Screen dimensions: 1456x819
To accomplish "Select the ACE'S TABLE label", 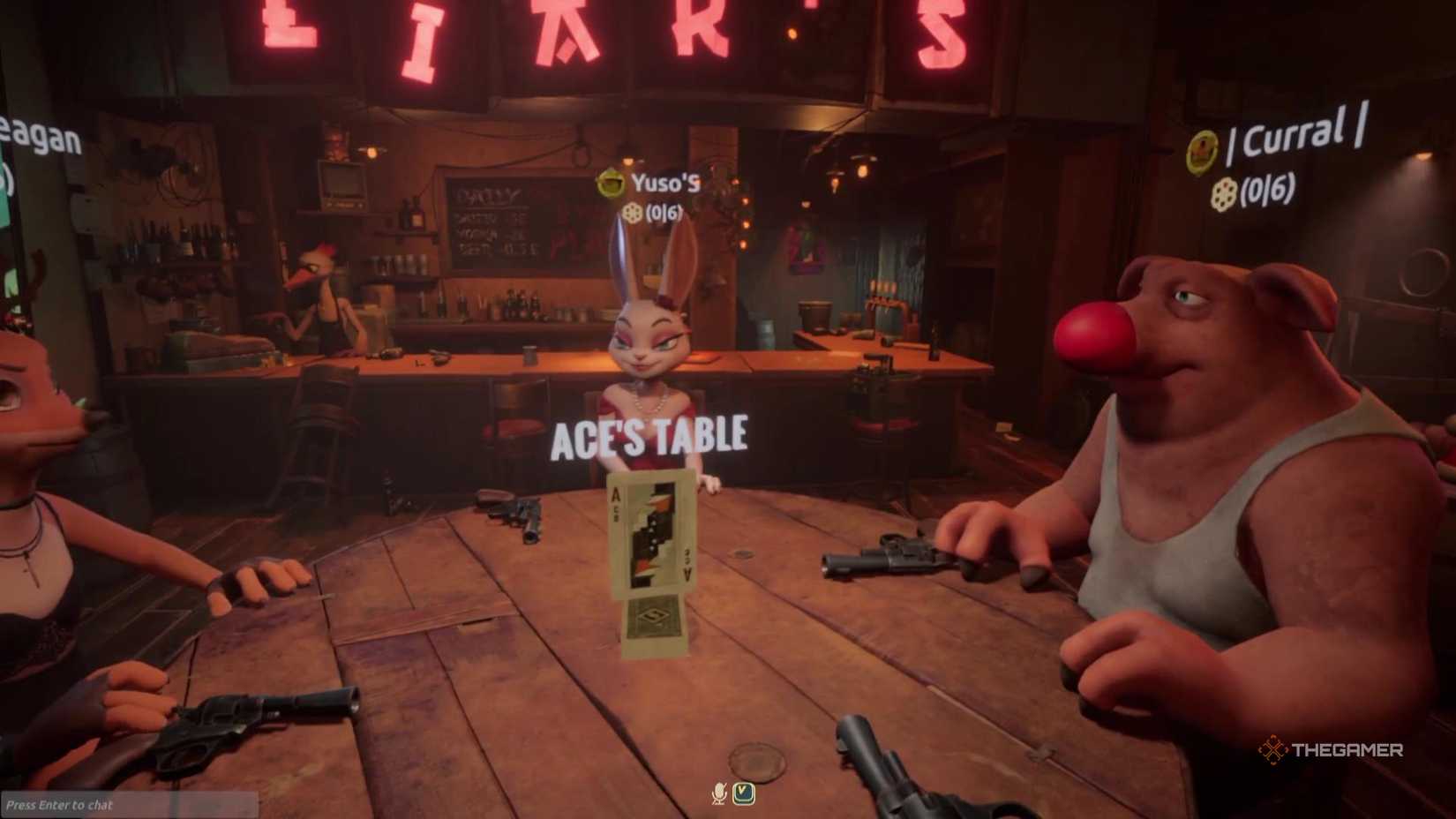I will [x=649, y=432].
